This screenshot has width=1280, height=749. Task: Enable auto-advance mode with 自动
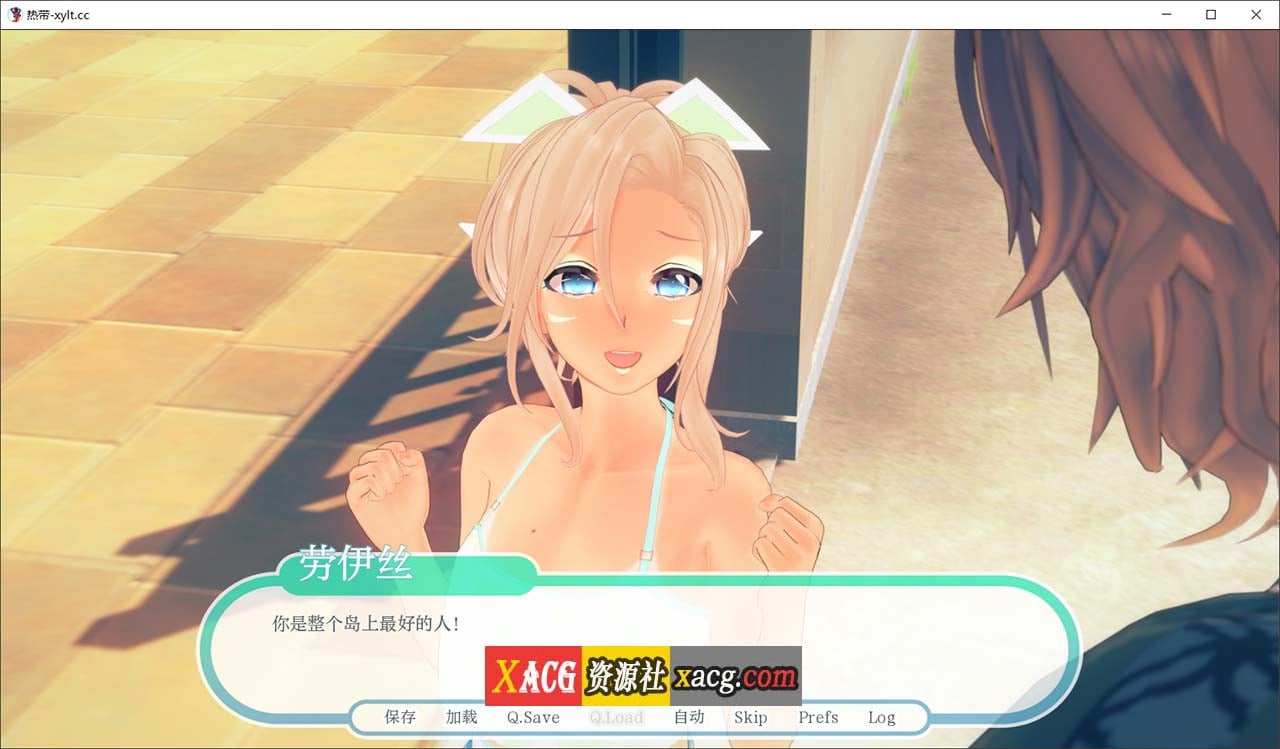pyautogui.click(x=691, y=717)
